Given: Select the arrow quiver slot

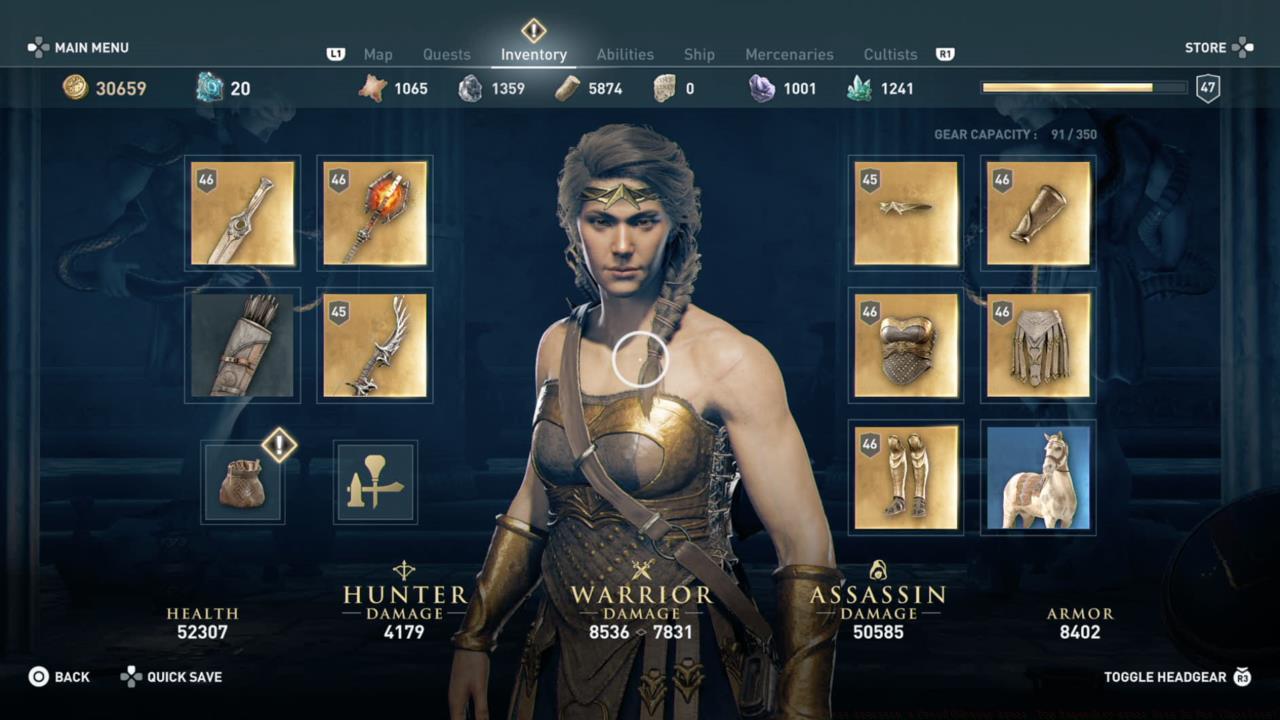Looking at the screenshot, I should coord(242,345).
